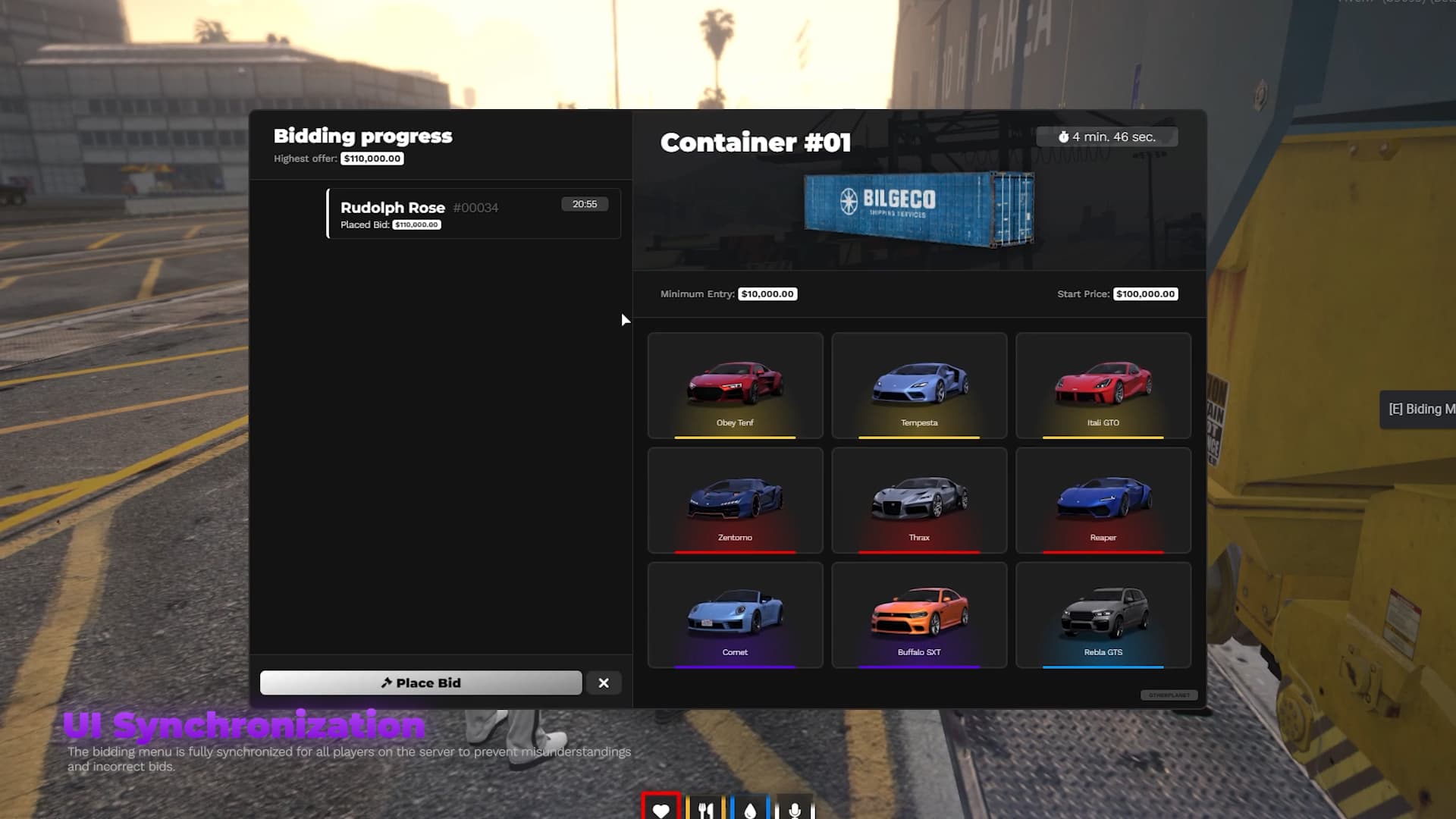Select the Buffalo SXT vehicle card

point(918,615)
